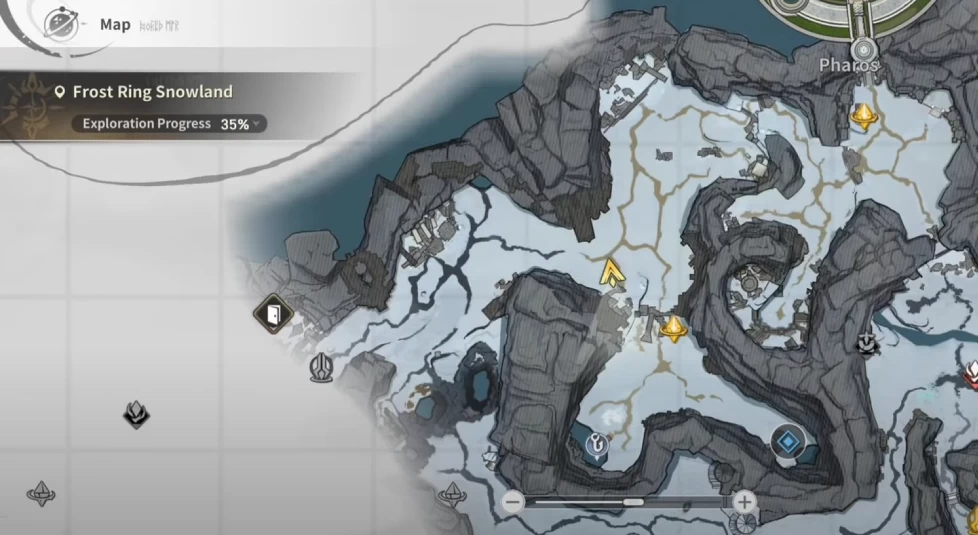Viewport: 978px width, 535px height.
Task: Zoom in the map with the plus button
Action: [x=744, y=502]
